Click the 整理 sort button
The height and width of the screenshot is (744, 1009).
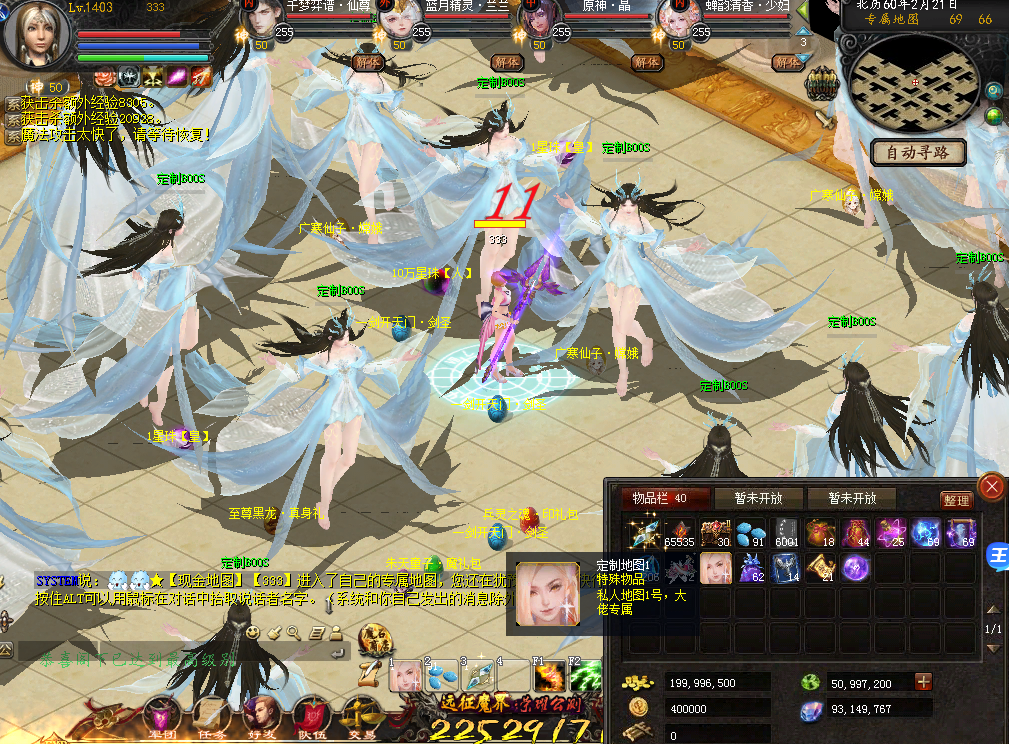[957, 500]
